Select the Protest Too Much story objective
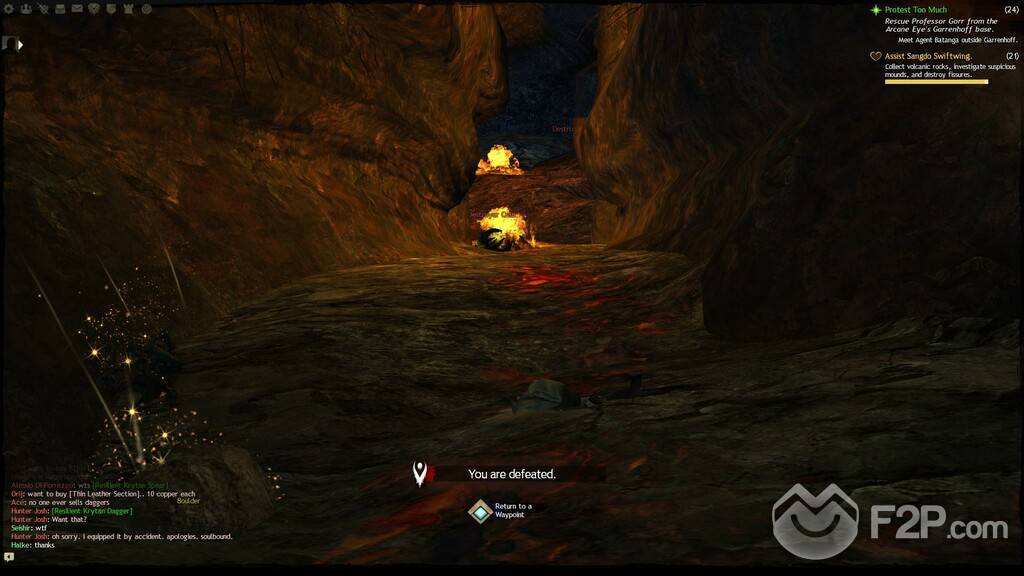This screenshot has width=1024, height=576. click(x=915, y=10)
